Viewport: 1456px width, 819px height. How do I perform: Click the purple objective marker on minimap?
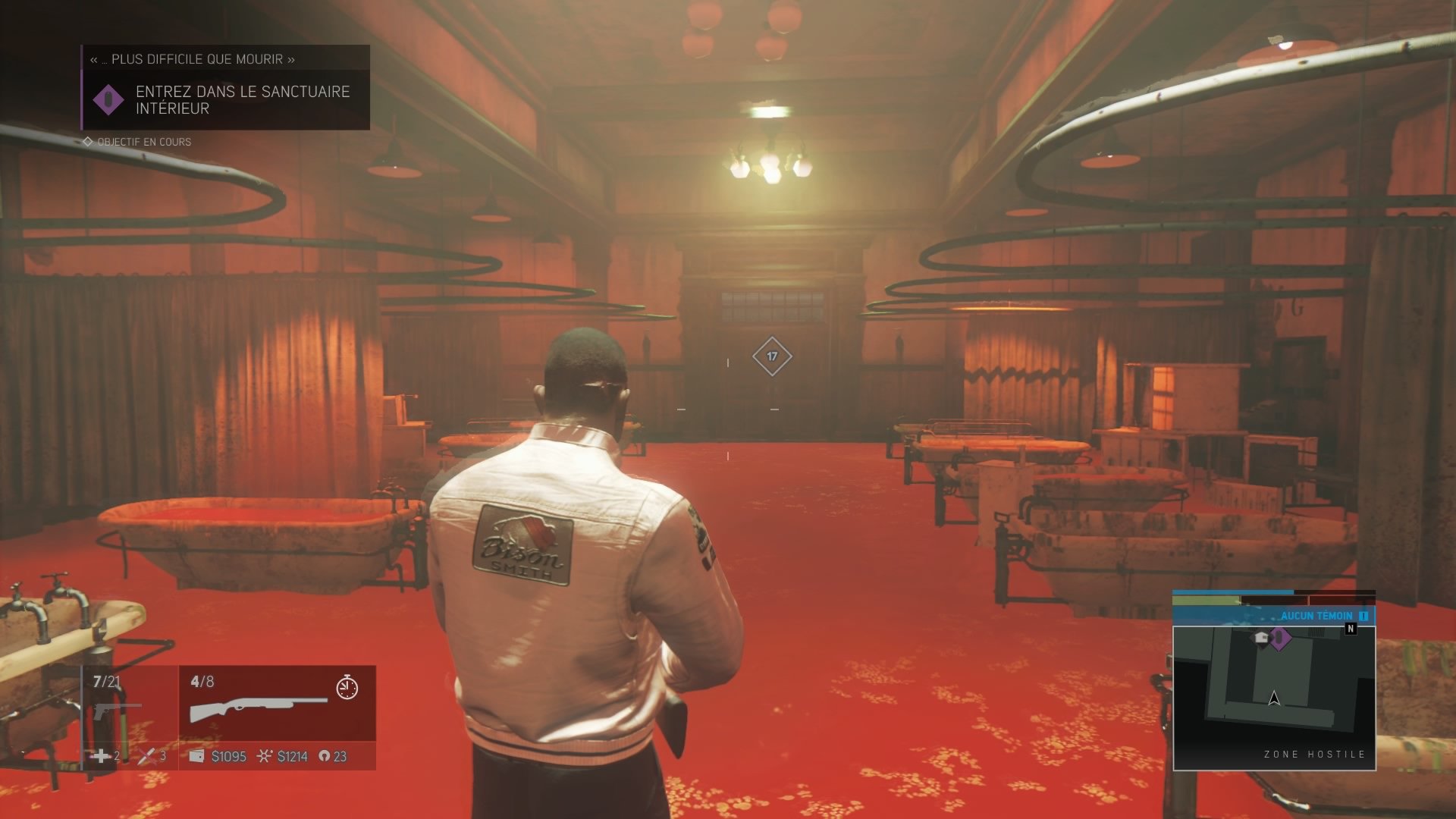pos(1279,639)
